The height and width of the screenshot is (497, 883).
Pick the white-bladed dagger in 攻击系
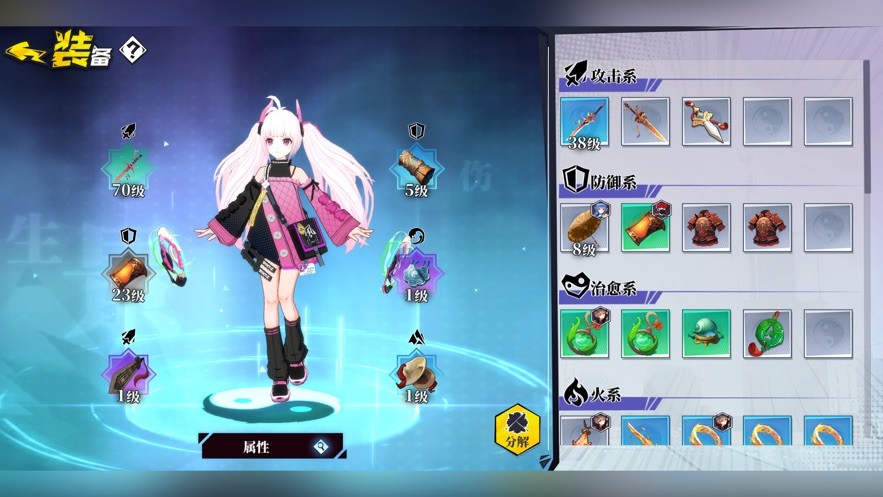[x=706, y=122]
